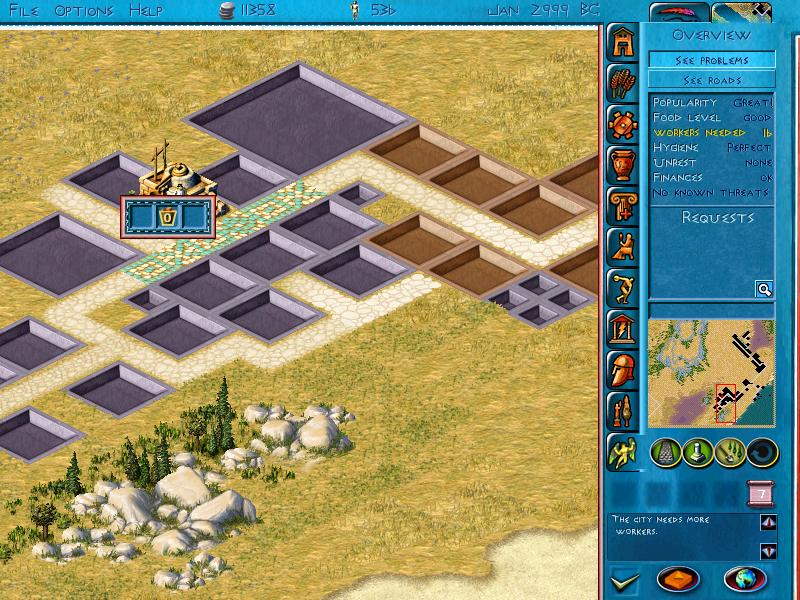Open the column hygiene and safety tab
800x600 pixels.
tap(623, 202)
